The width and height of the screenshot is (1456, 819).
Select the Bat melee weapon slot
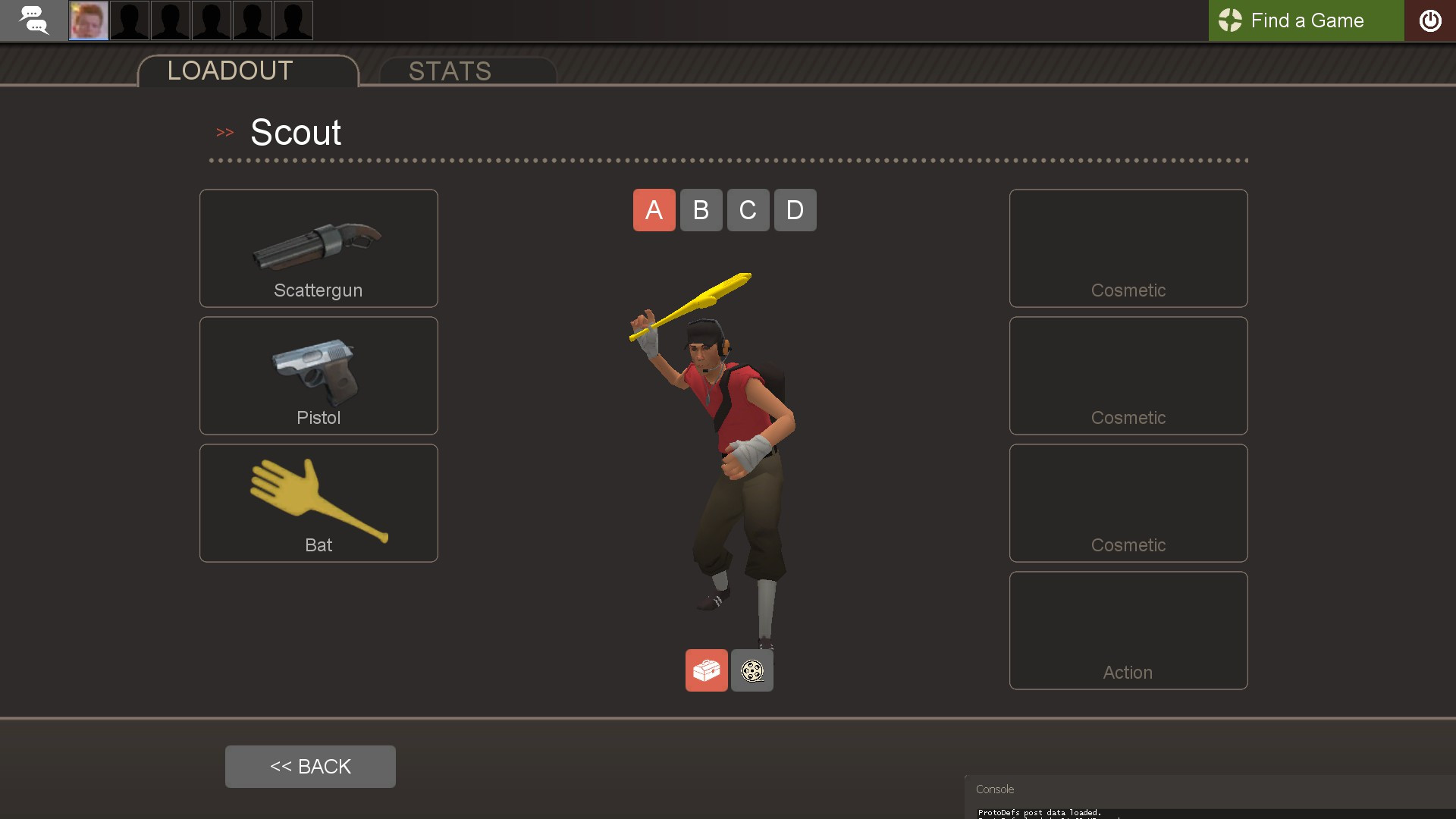click(x=318, y=503)
